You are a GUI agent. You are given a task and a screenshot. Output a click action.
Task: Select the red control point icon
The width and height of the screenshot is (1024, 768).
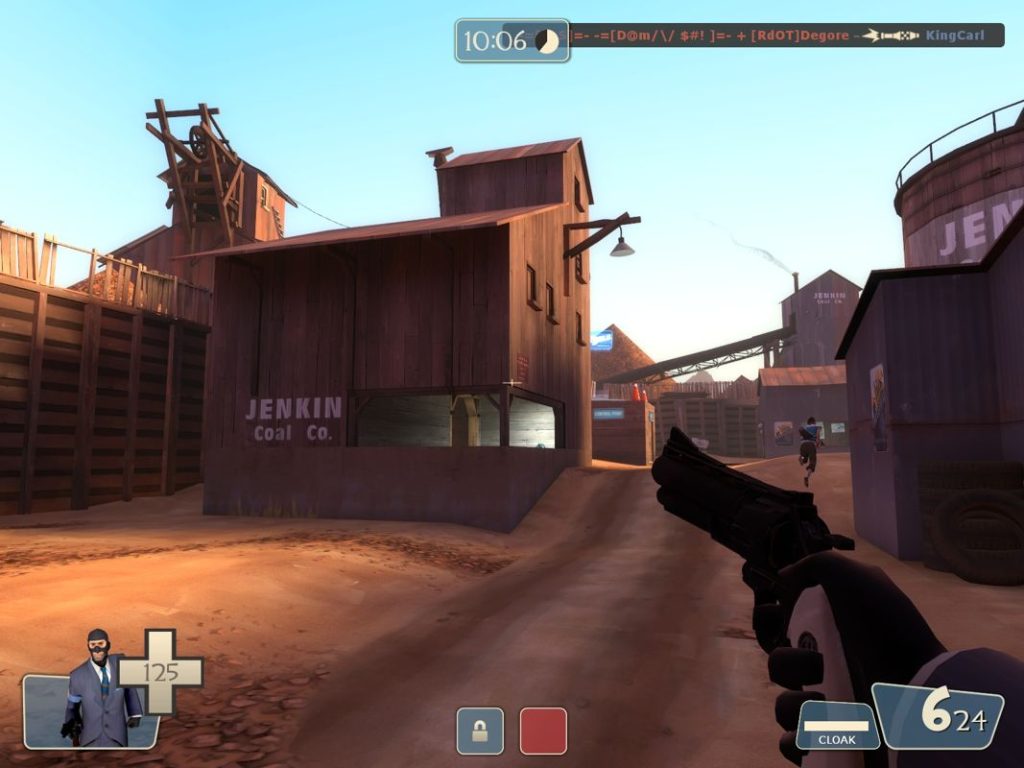click(x=543, y=730)
